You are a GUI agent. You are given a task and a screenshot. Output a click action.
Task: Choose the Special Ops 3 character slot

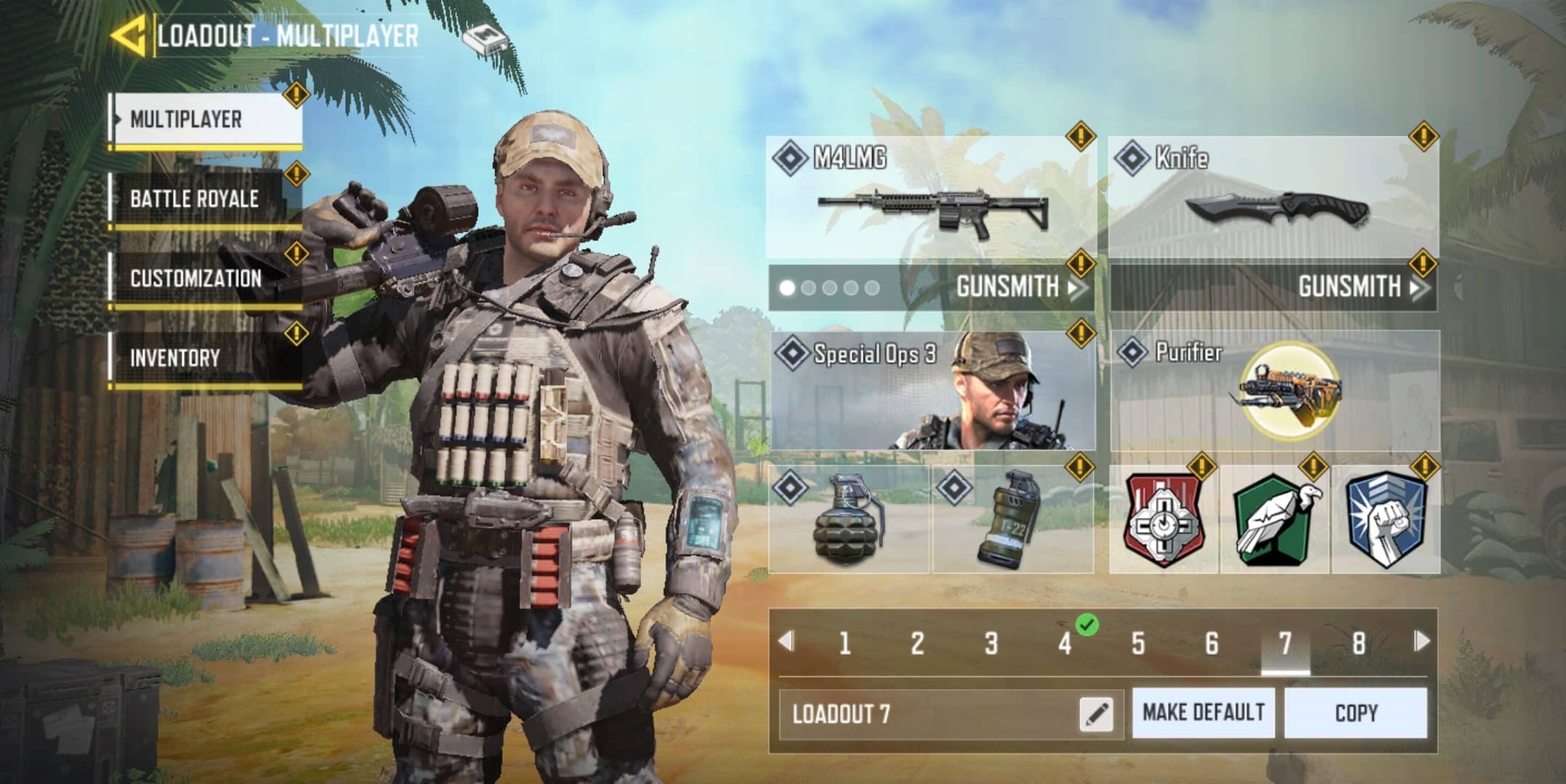pyautogui.click(x=932, y=391)
